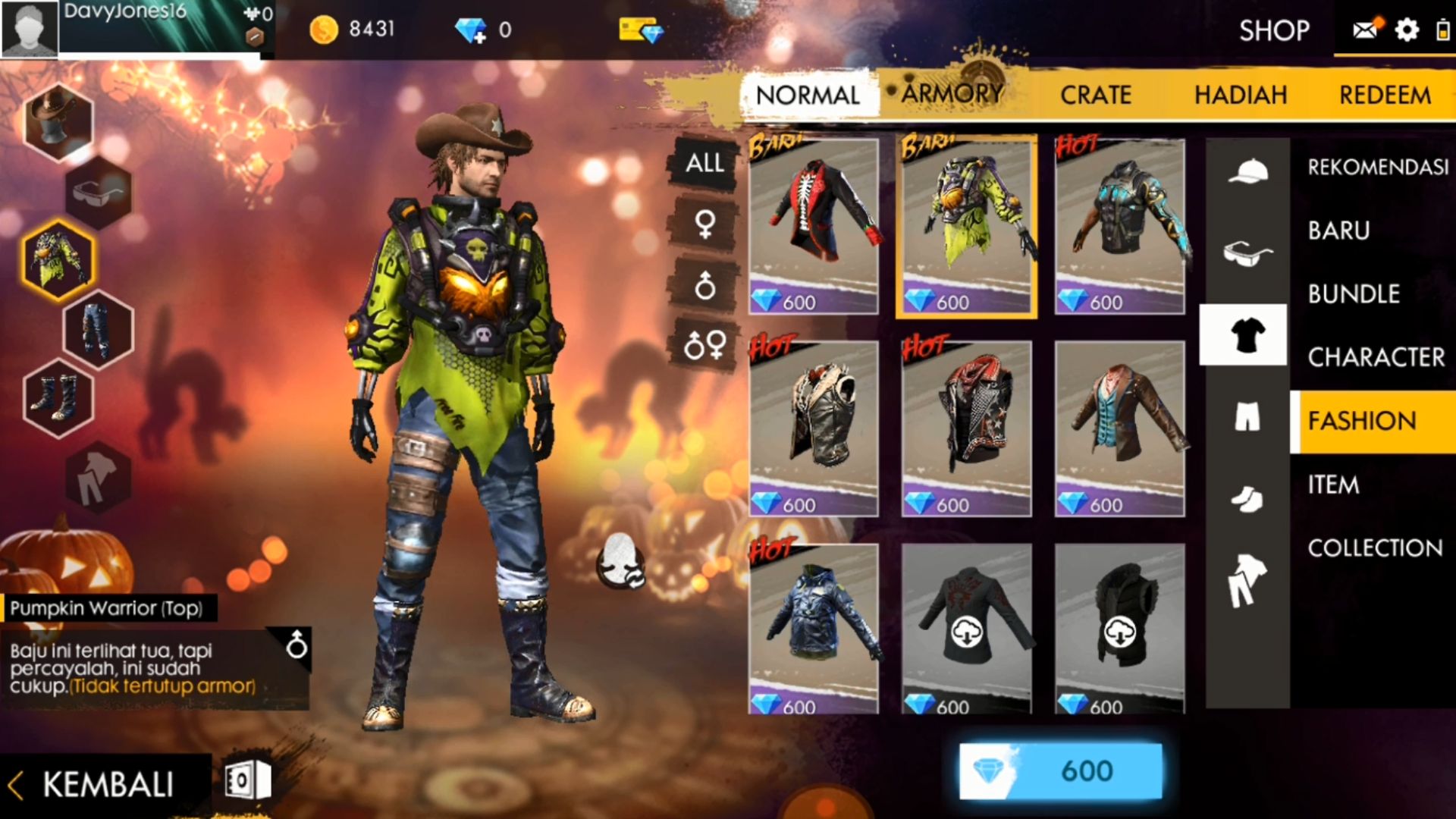Screen dimensions: 1456x819
Task: Open the headwear cap category
Action: [1247, 171]
